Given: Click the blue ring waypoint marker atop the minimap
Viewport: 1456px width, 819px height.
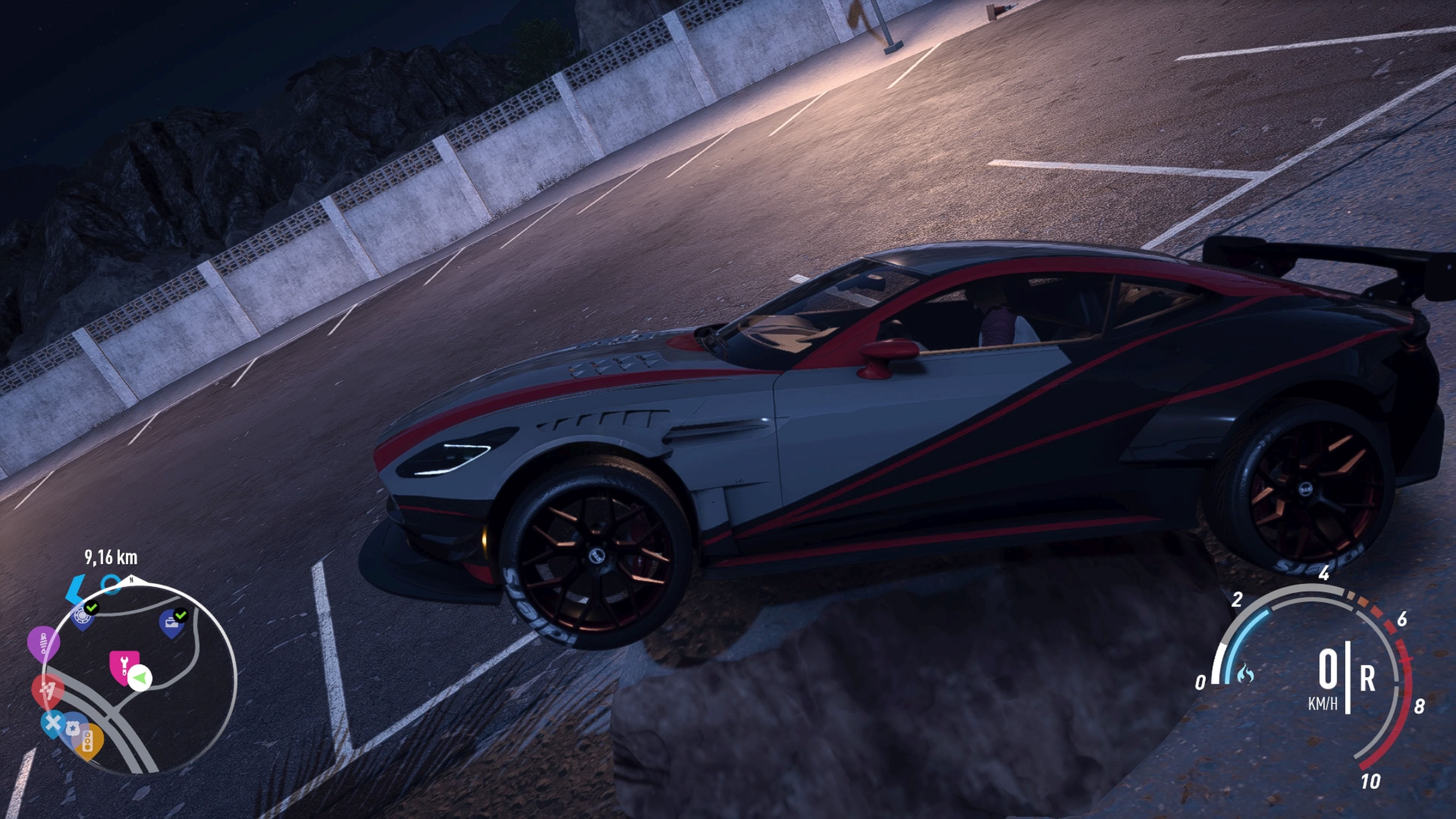Looking at the screenshot, I should click(110, 585).
